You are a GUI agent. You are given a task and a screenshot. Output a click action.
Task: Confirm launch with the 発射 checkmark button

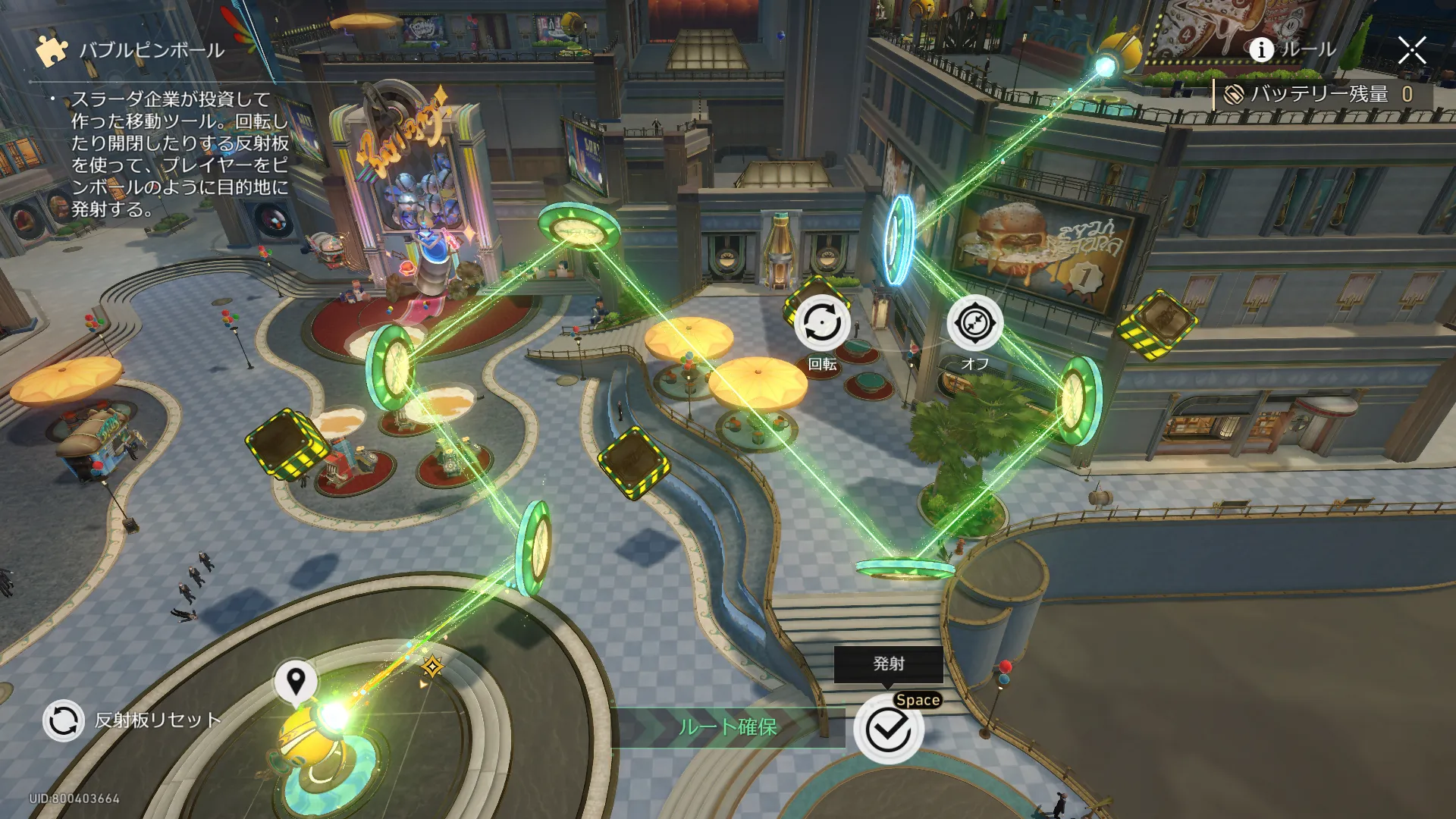[x=888, y=730]
